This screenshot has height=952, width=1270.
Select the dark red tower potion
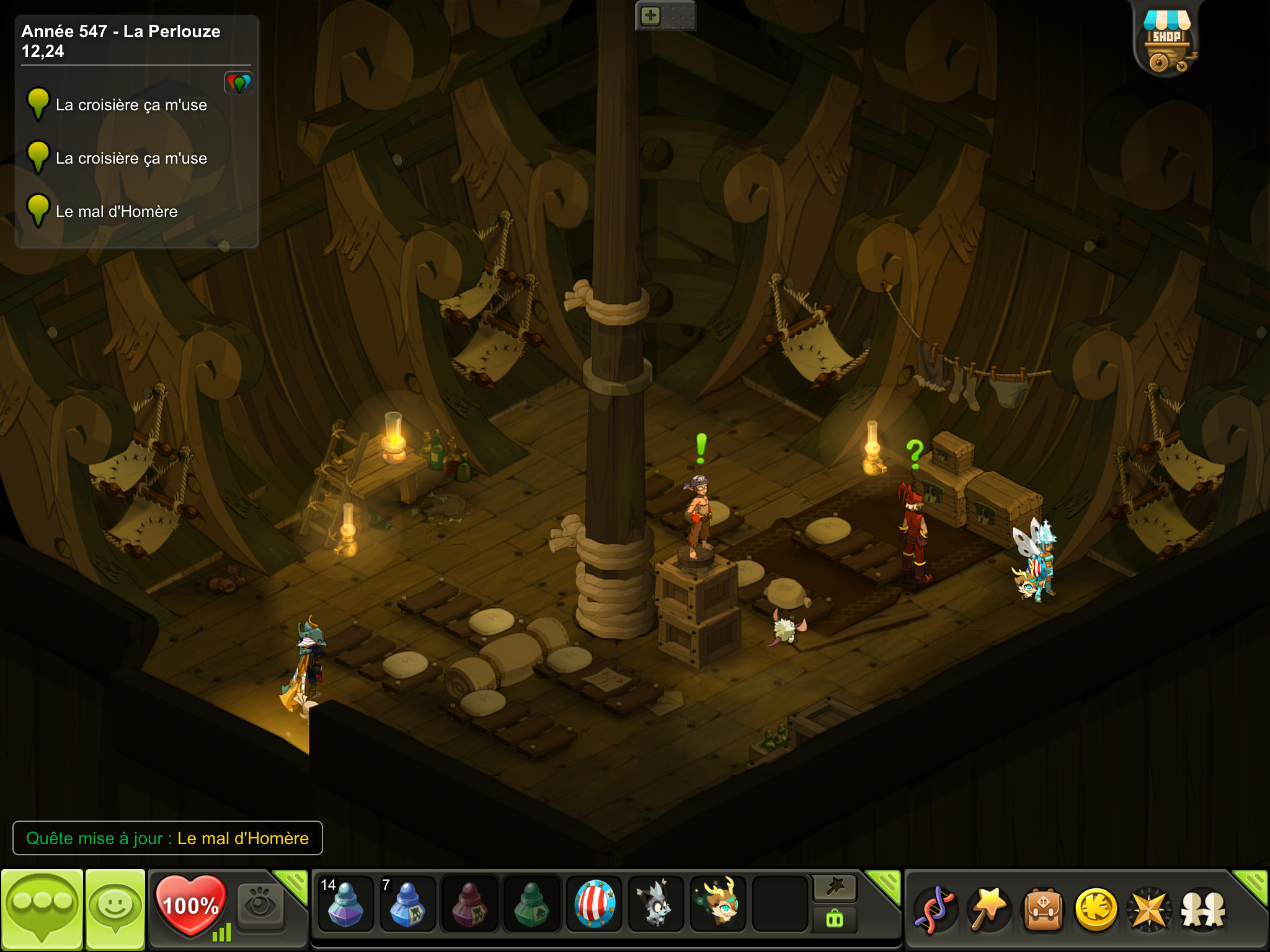point(469,904)
